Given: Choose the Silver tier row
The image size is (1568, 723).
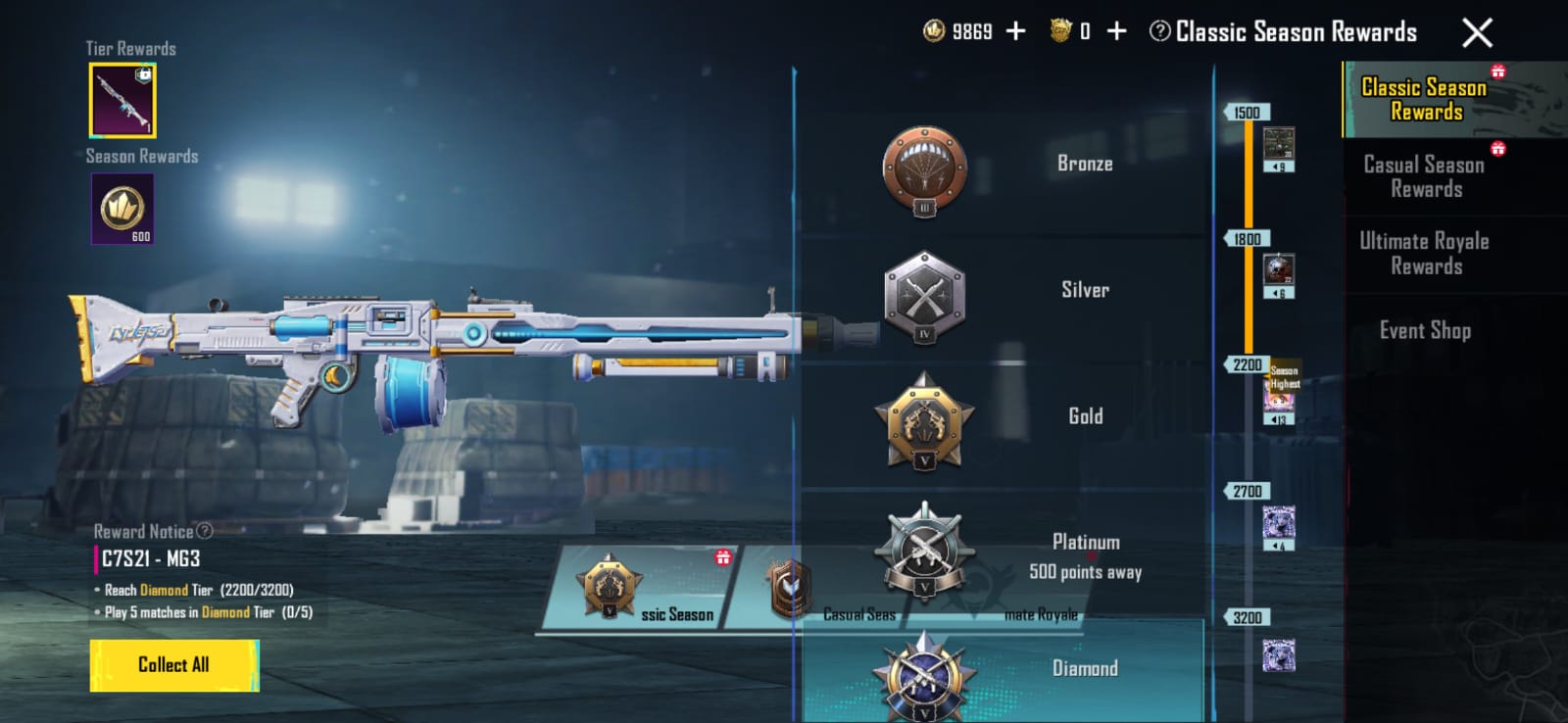Looking at the screenshot, I should tap(1004, 292).
